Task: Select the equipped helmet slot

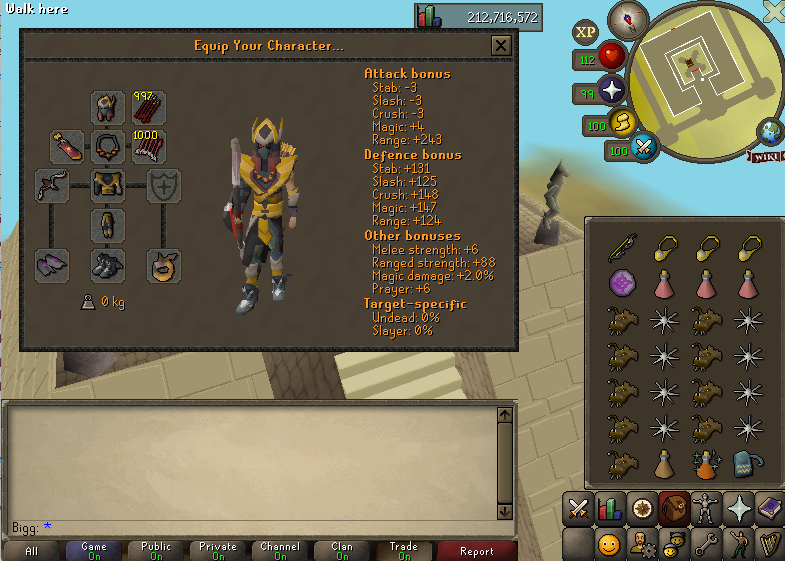Action: pos(108,107)
